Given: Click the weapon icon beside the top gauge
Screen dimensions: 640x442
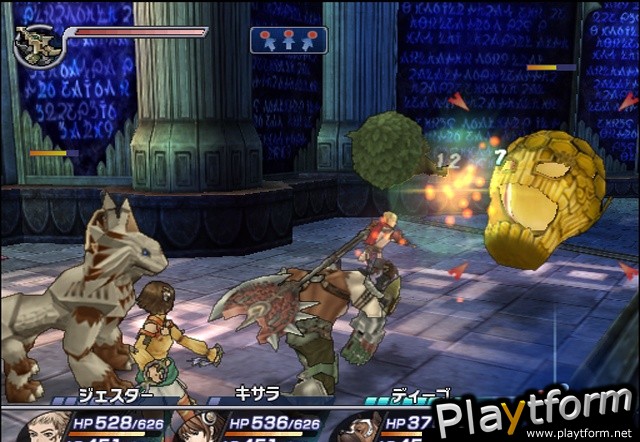Looking at the screenshot, I should click(37, 45).
